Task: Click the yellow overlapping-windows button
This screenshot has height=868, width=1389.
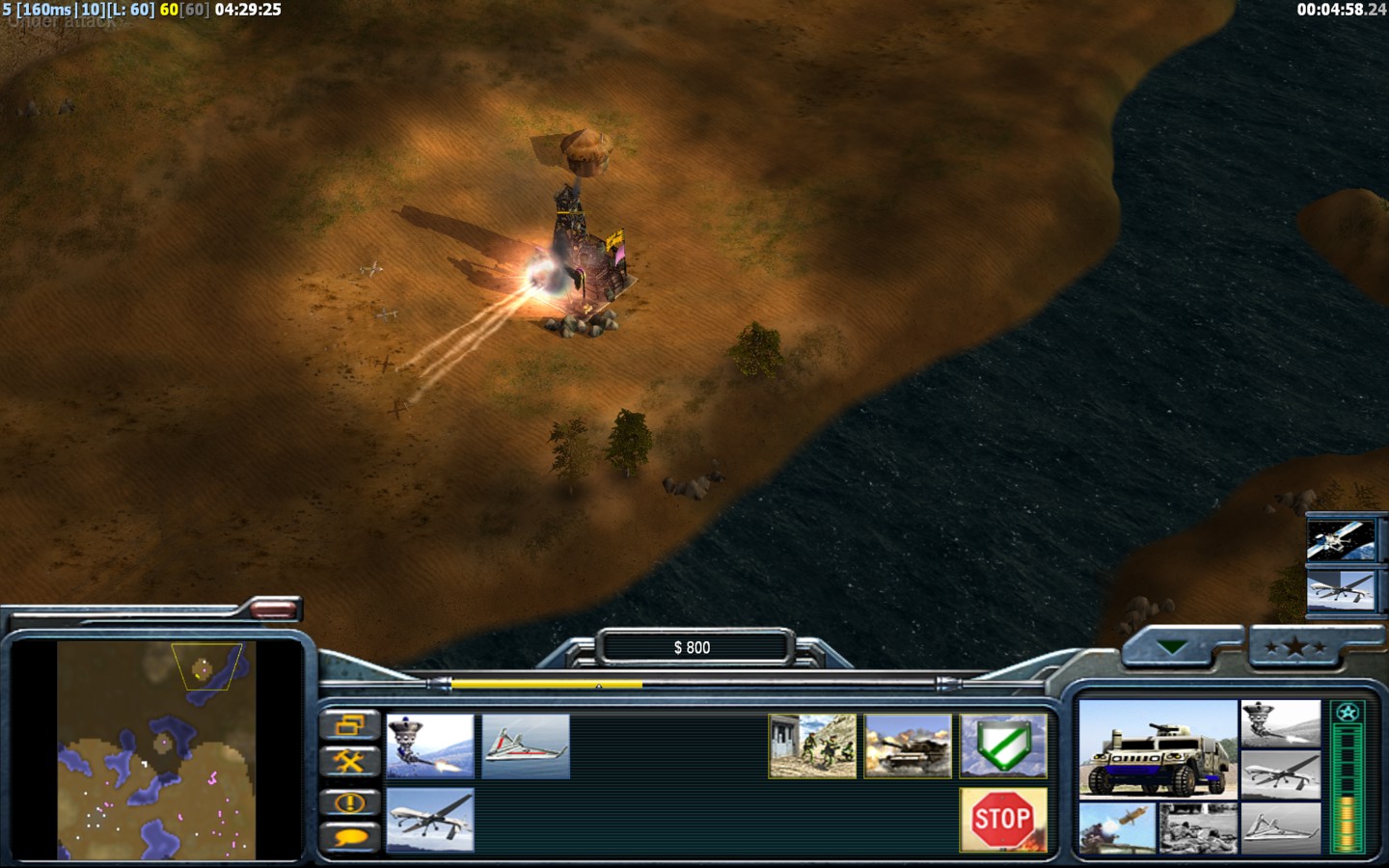Action: point(349,725)
